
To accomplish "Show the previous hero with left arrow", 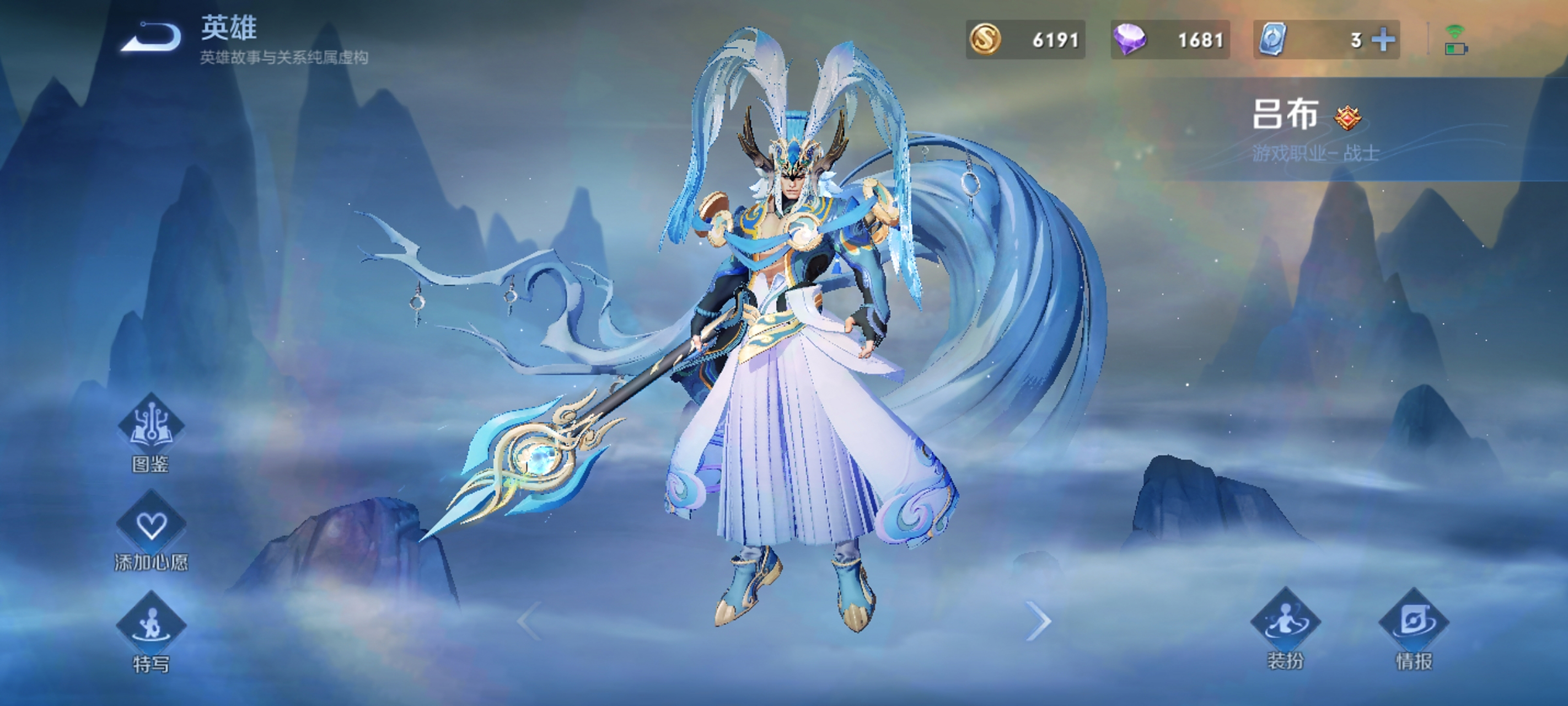I will click(529, 621).
